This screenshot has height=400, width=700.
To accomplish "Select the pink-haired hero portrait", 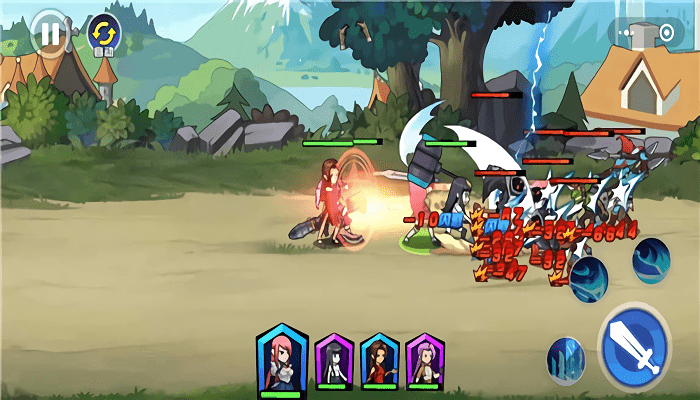I will (281, 361).
